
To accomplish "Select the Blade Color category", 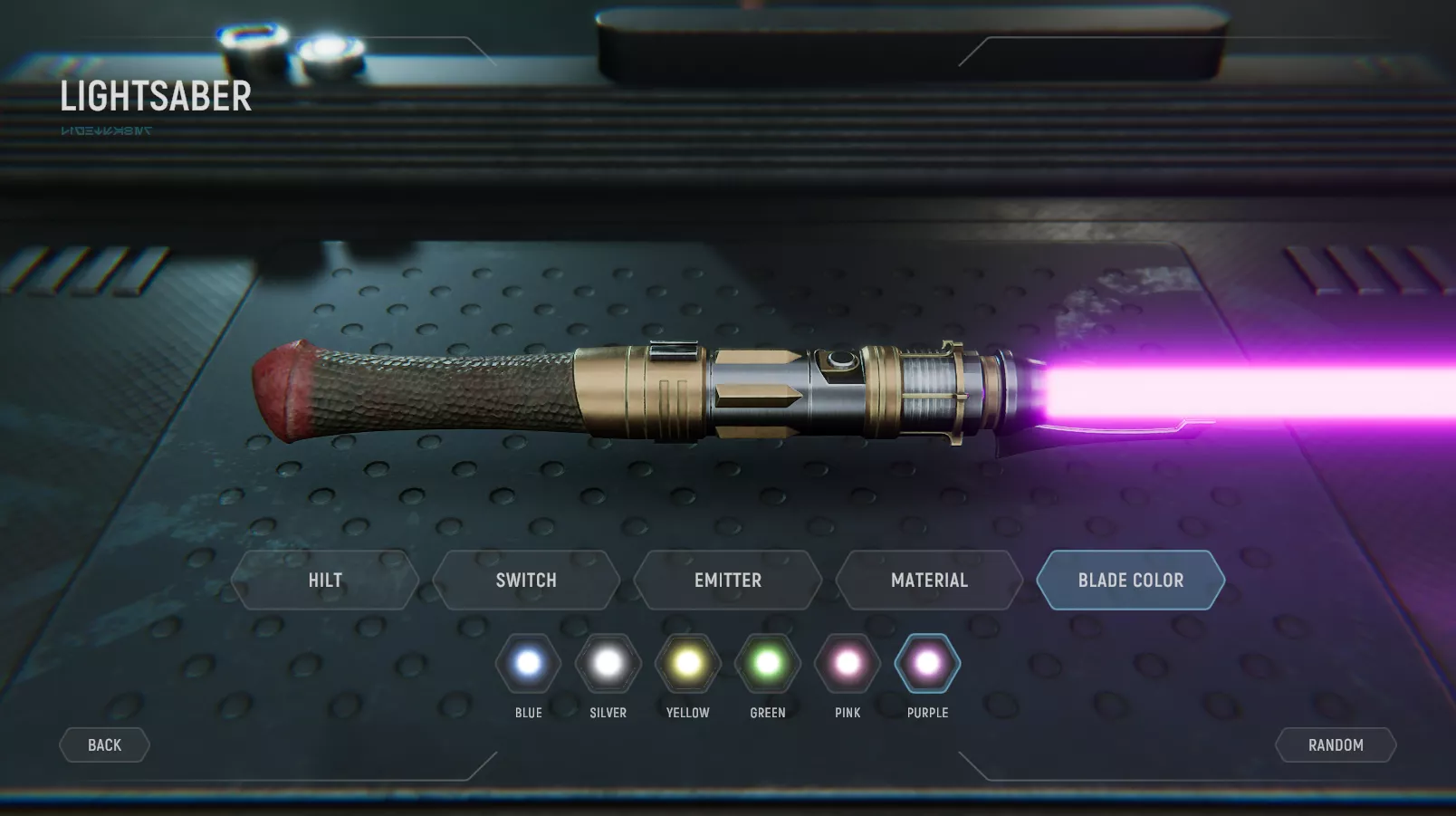I will click(x=1130, y=580).
